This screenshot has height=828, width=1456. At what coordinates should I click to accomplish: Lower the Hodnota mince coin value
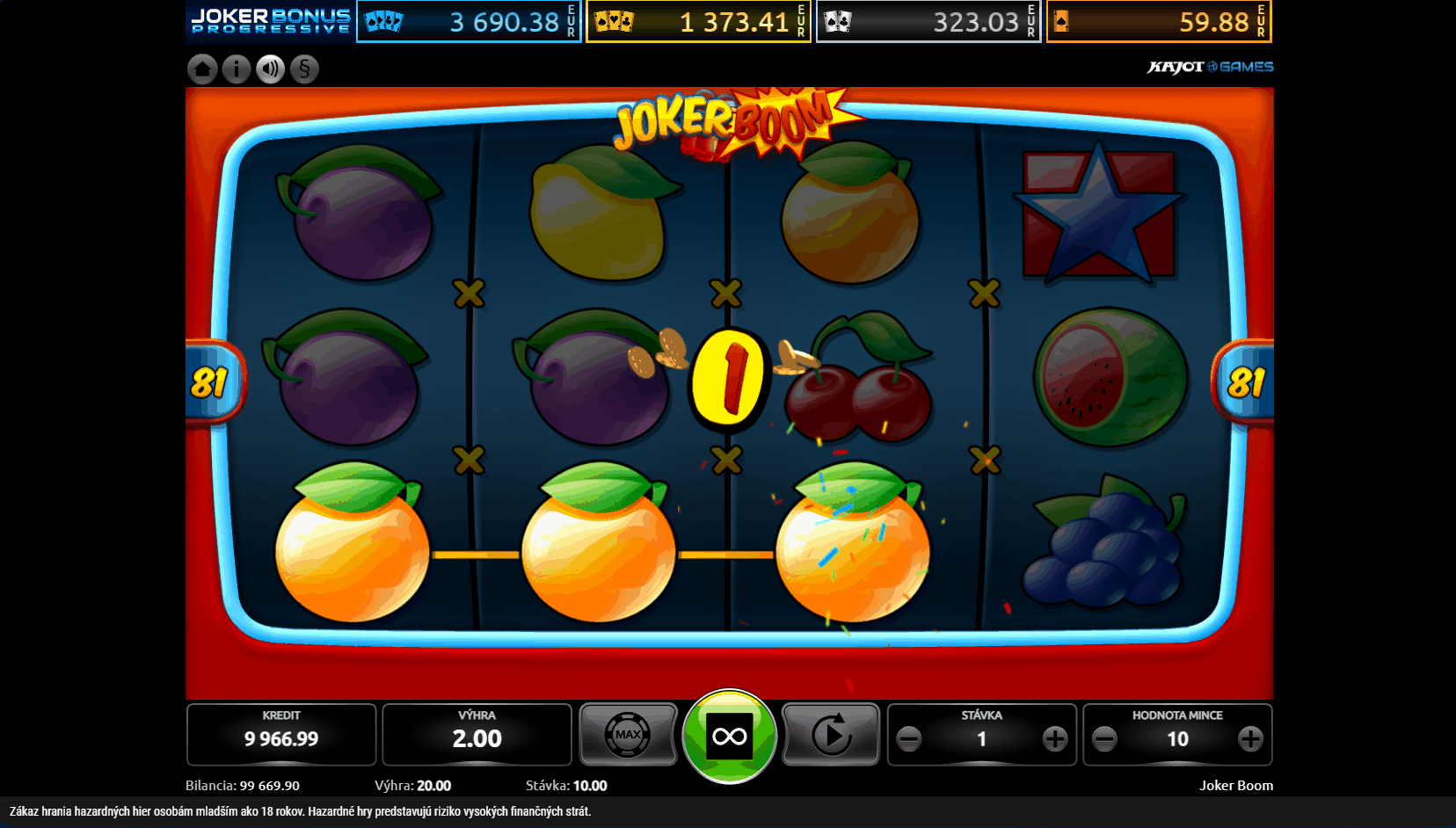pyautogui.click(x=1104, y=739)
